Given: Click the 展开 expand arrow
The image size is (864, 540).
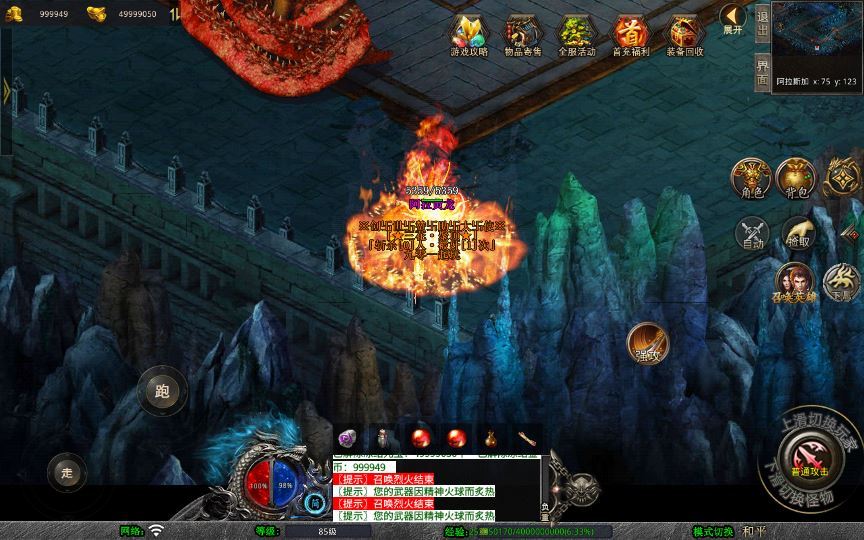Looking at the screenshot, I should 734,20.
